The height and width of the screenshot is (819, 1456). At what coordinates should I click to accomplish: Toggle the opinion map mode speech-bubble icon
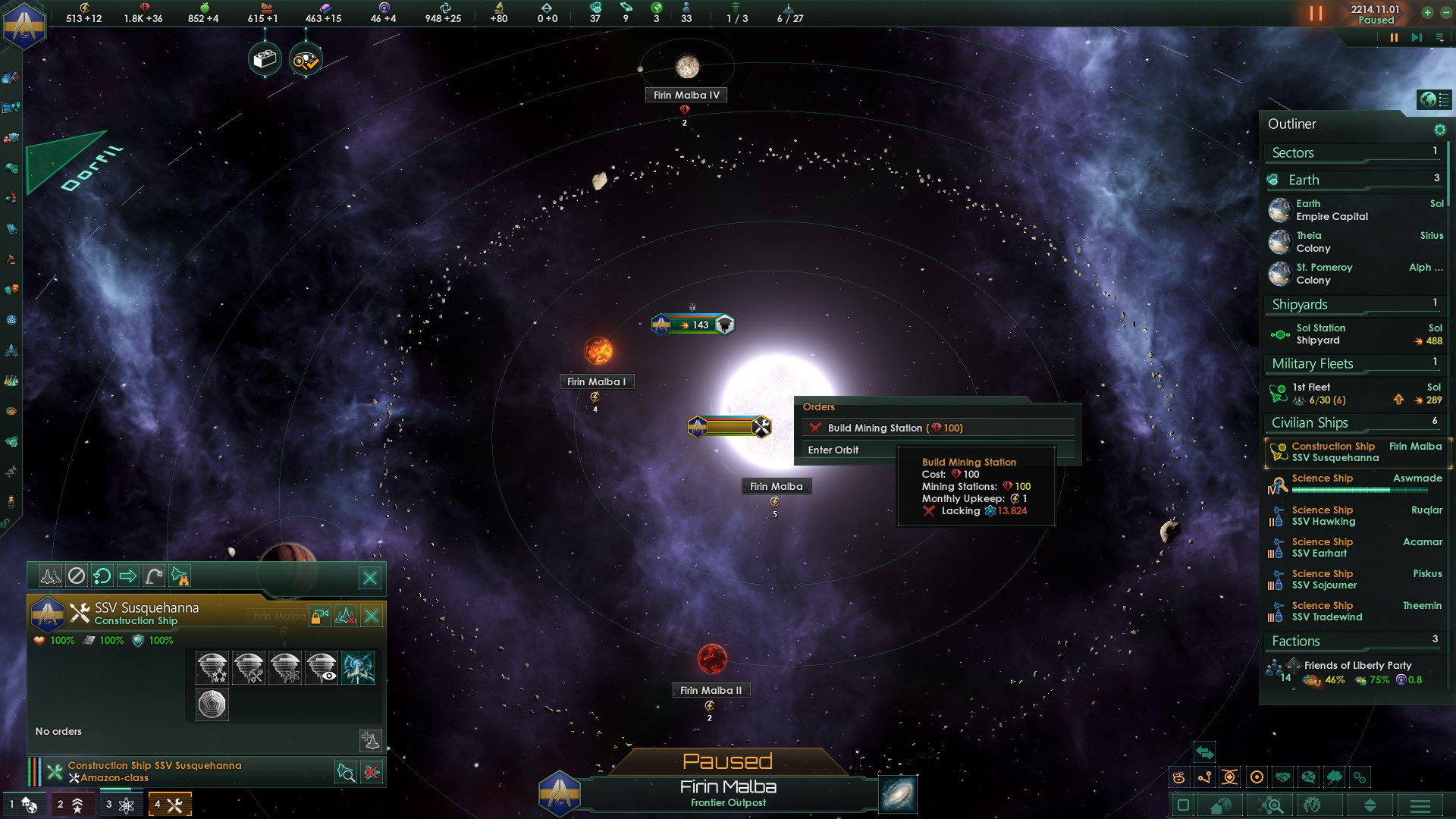(x=1307, y=777)
